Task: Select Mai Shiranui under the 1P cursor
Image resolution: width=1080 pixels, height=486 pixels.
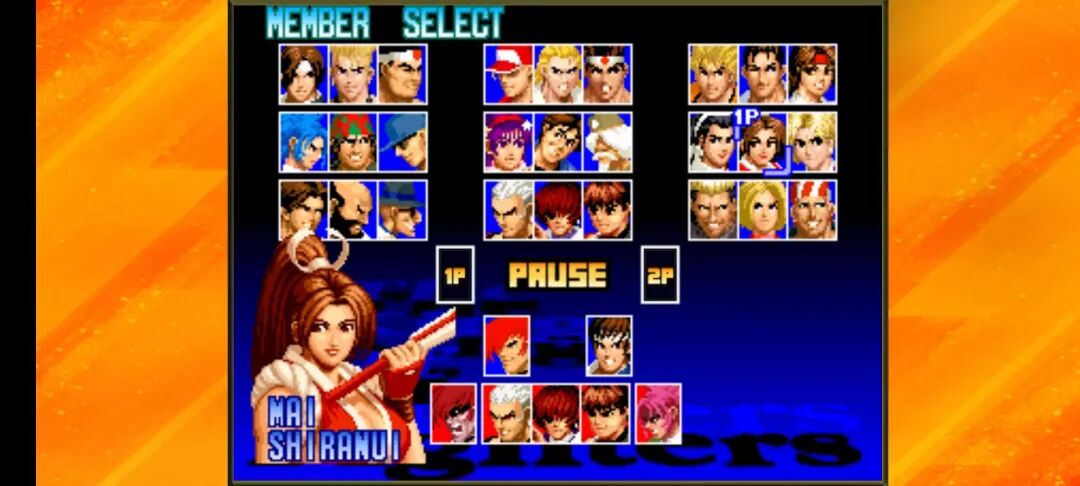Action: [x=762, y=142]
